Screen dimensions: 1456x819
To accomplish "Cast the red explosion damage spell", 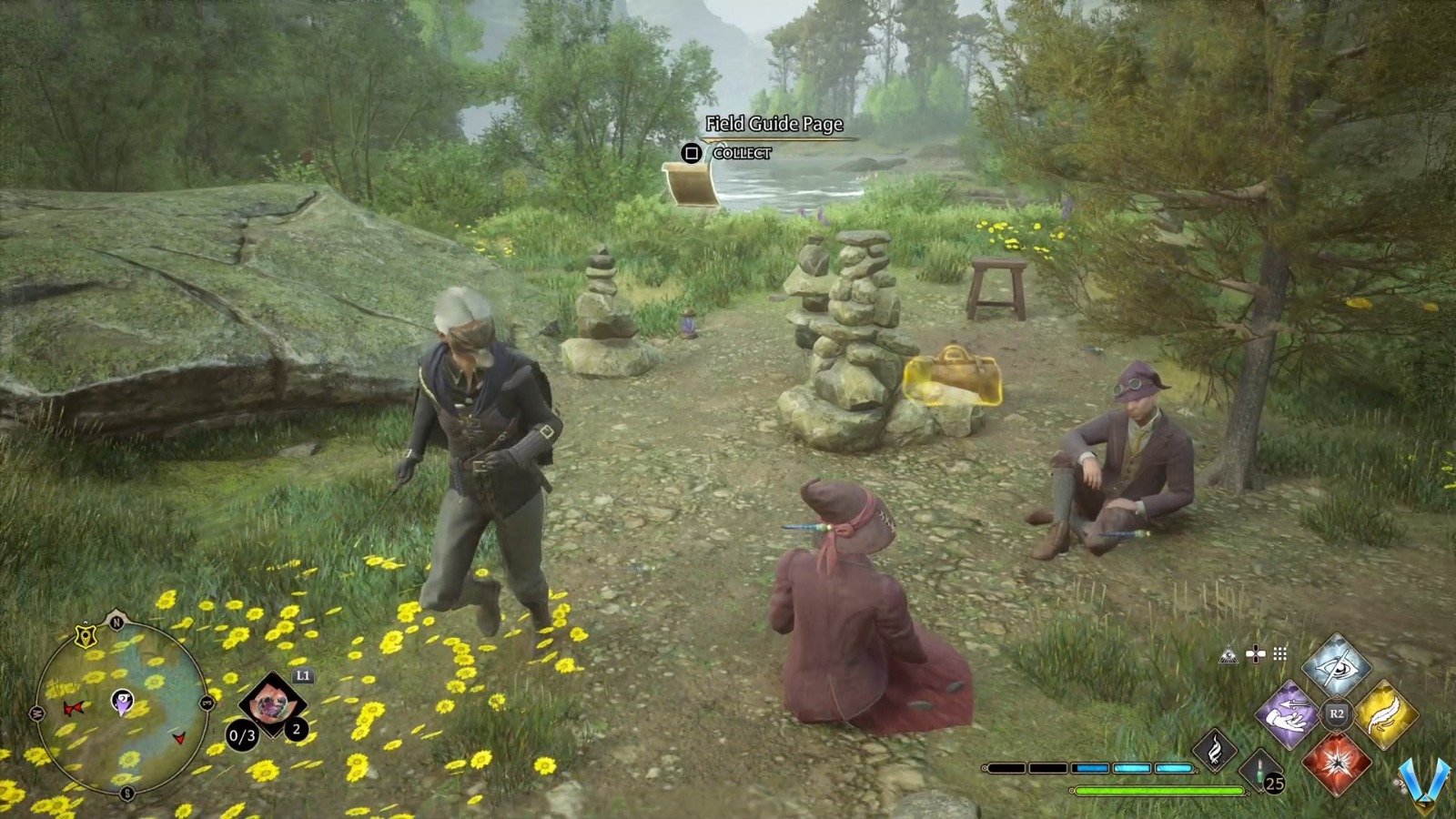I will click(x=1336, y=763).
